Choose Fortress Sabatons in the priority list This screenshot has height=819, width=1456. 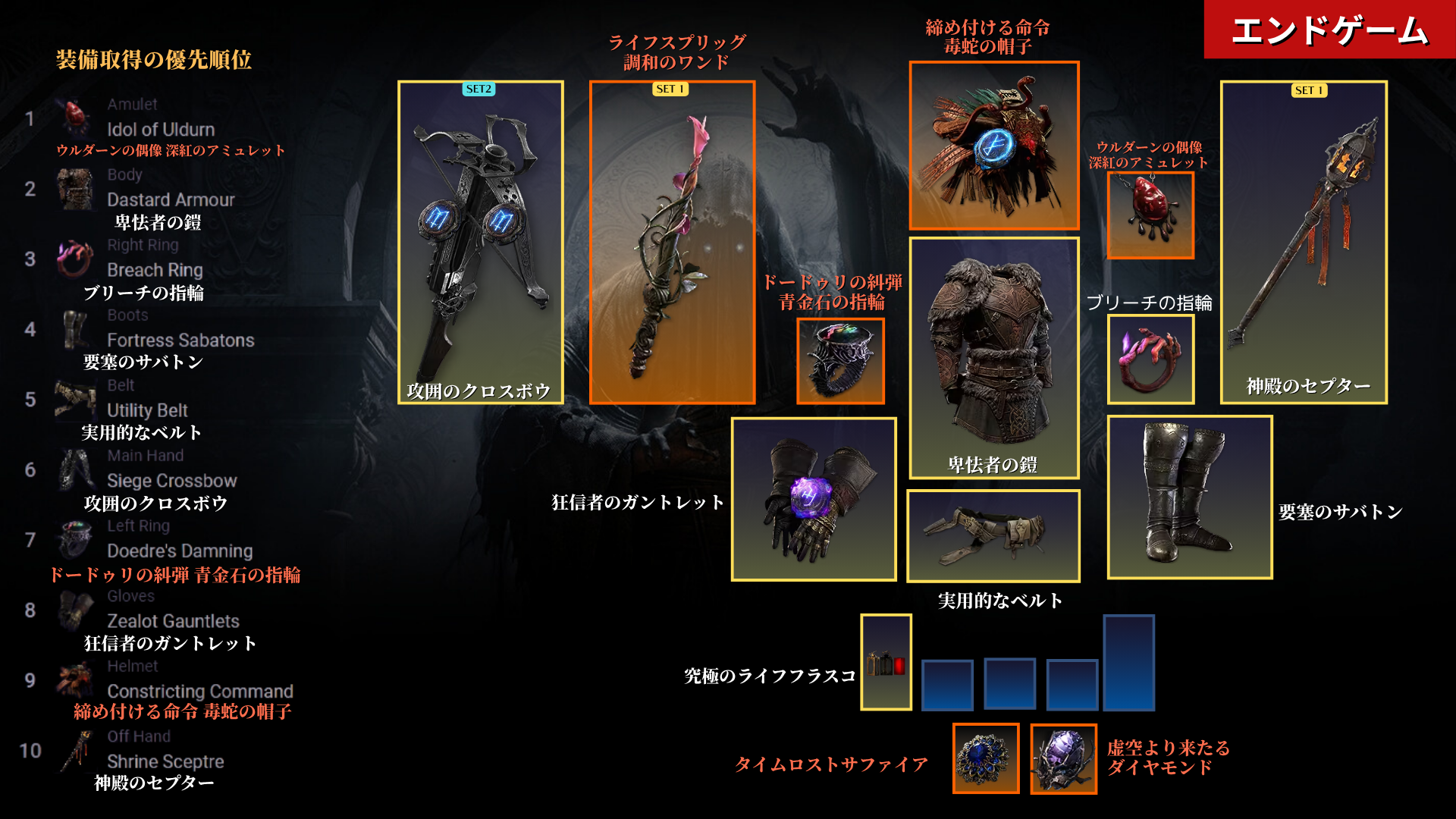180,340
